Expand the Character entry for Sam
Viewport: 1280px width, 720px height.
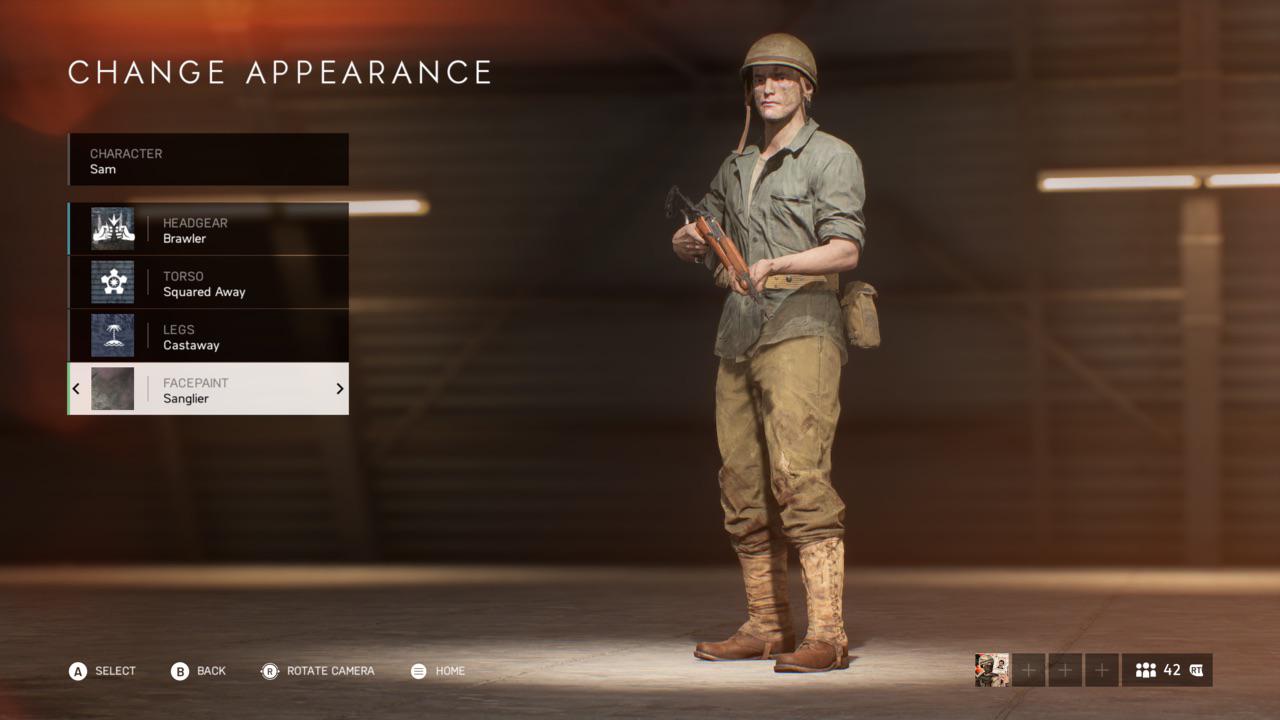coord(207,160)
